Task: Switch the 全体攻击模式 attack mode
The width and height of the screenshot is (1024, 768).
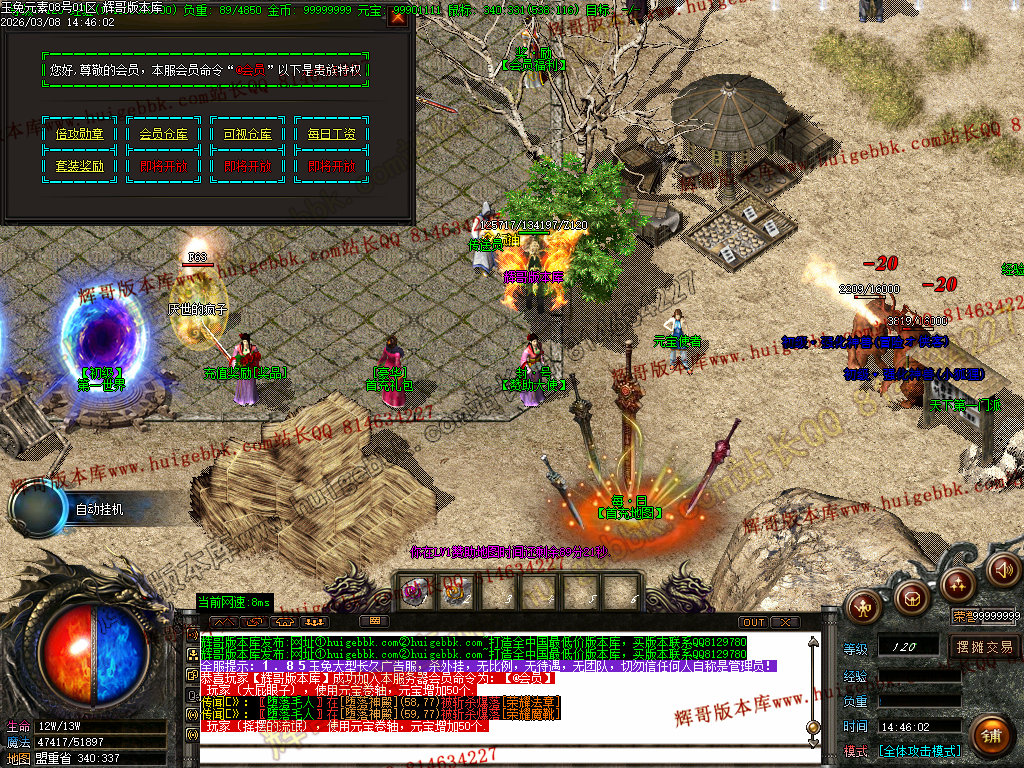Action: point(919,750)
